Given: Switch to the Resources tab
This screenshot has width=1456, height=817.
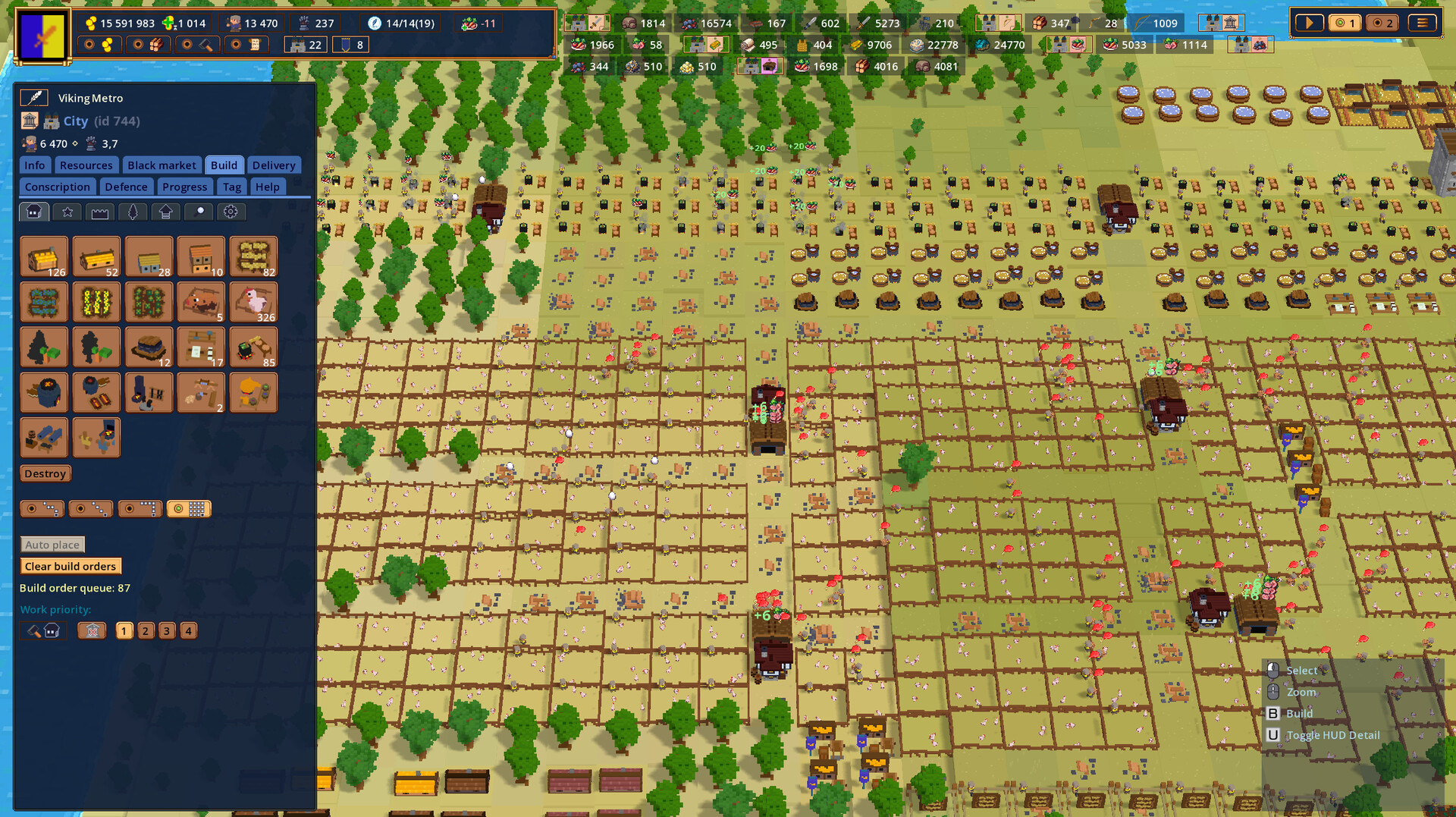Looking at the screenshot, I should pos(86,165).
